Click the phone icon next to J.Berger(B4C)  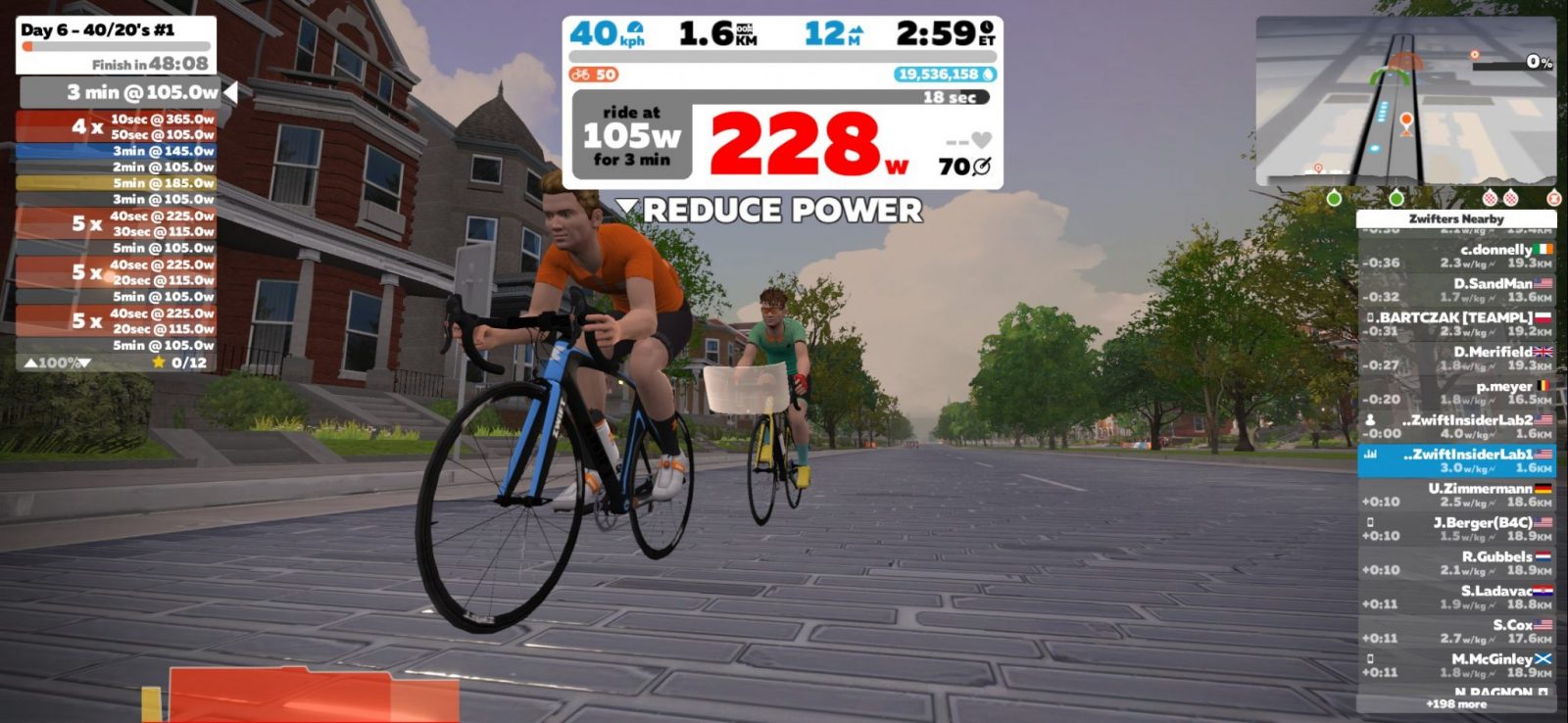click(x=1369, y=523)
